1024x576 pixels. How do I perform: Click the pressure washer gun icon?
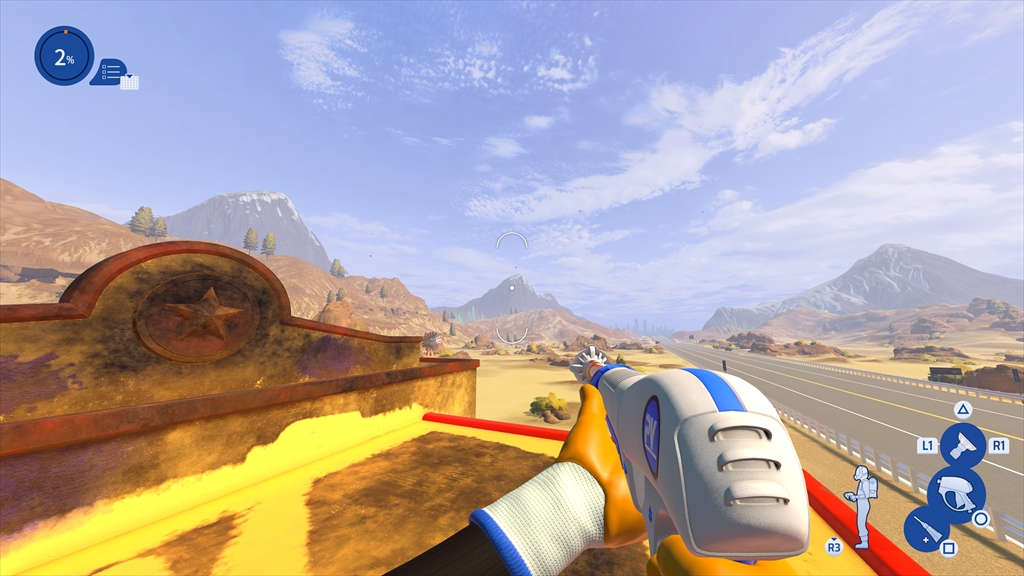point(955,493)
